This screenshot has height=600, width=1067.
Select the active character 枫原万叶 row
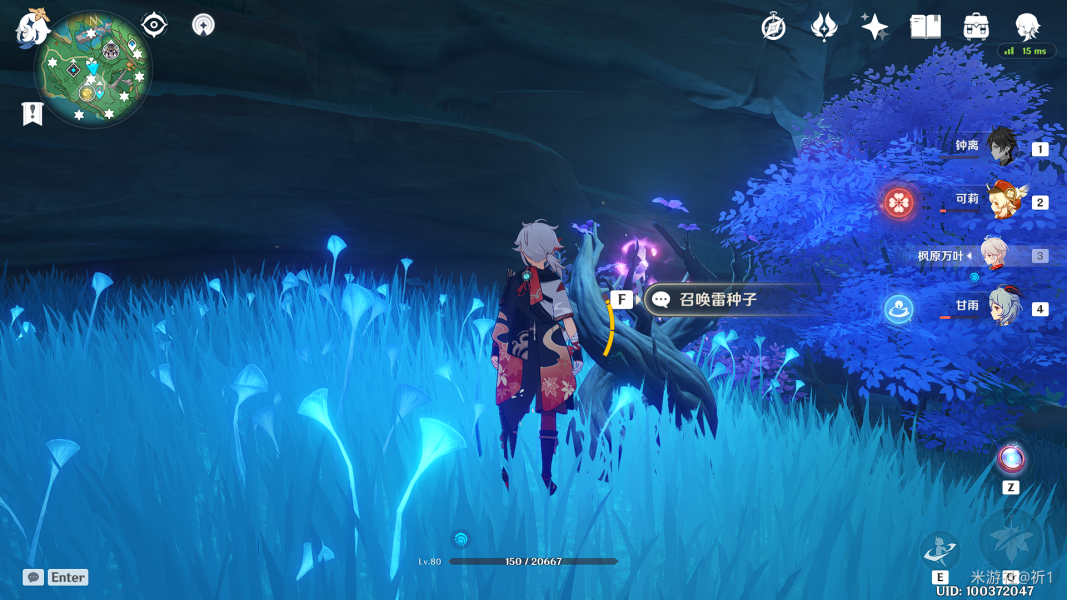pos(992,255)
